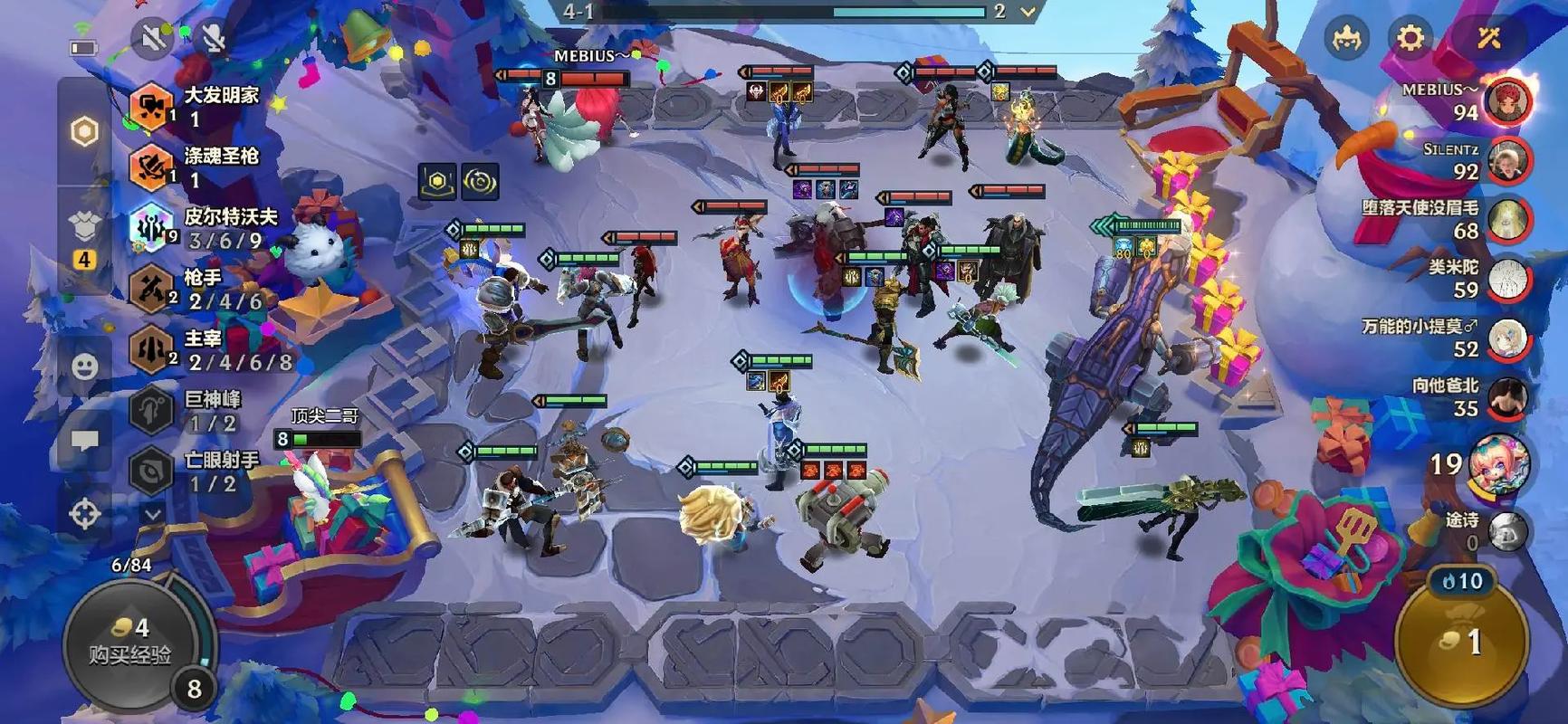Inspect the first hex augment icon
The width and height of the screenshot is (1568, 724).
pyautogui.click(x=437, y=182)
